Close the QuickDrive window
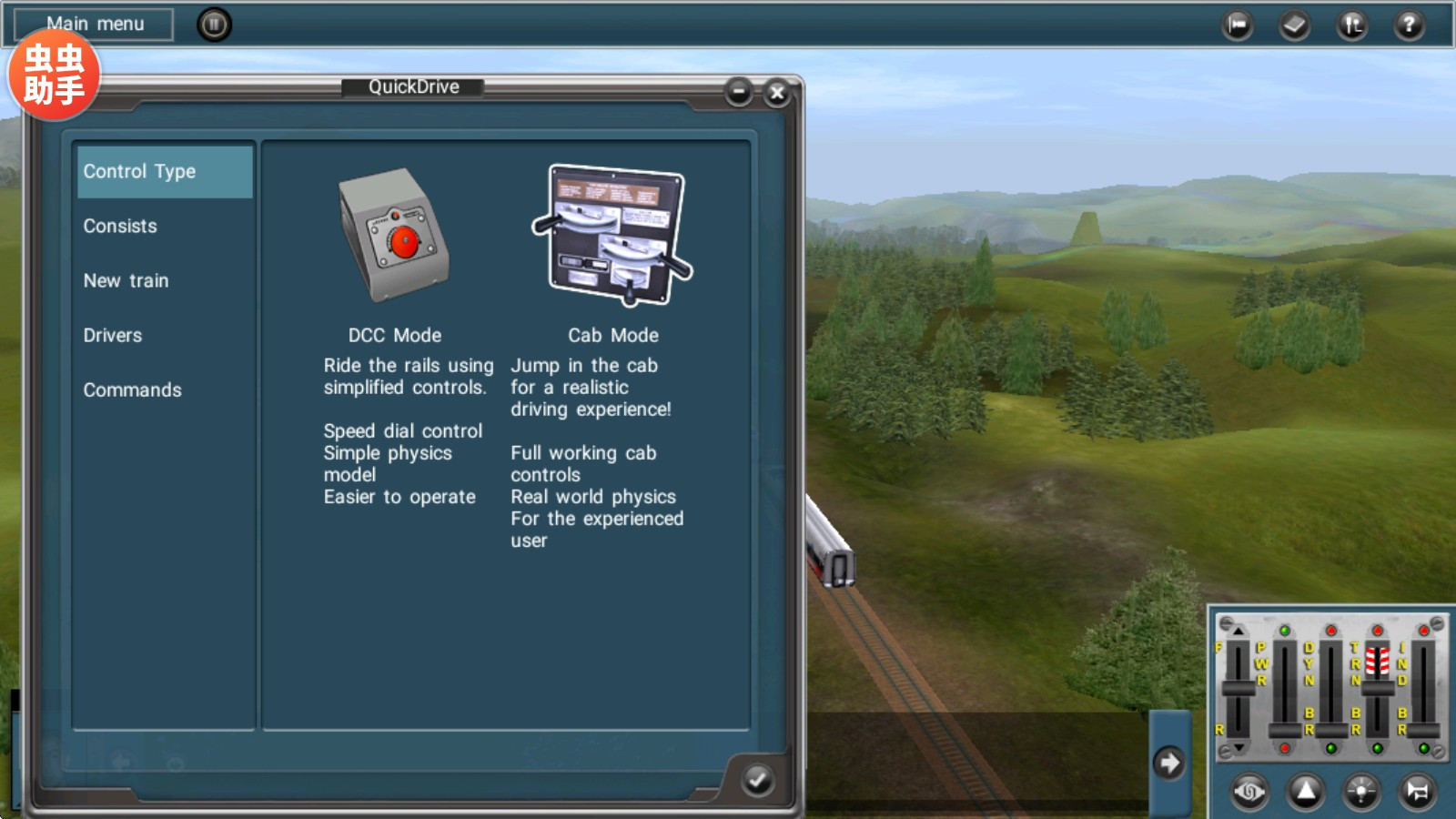Viewport: 1456px width, 819px height. [777, 93]
